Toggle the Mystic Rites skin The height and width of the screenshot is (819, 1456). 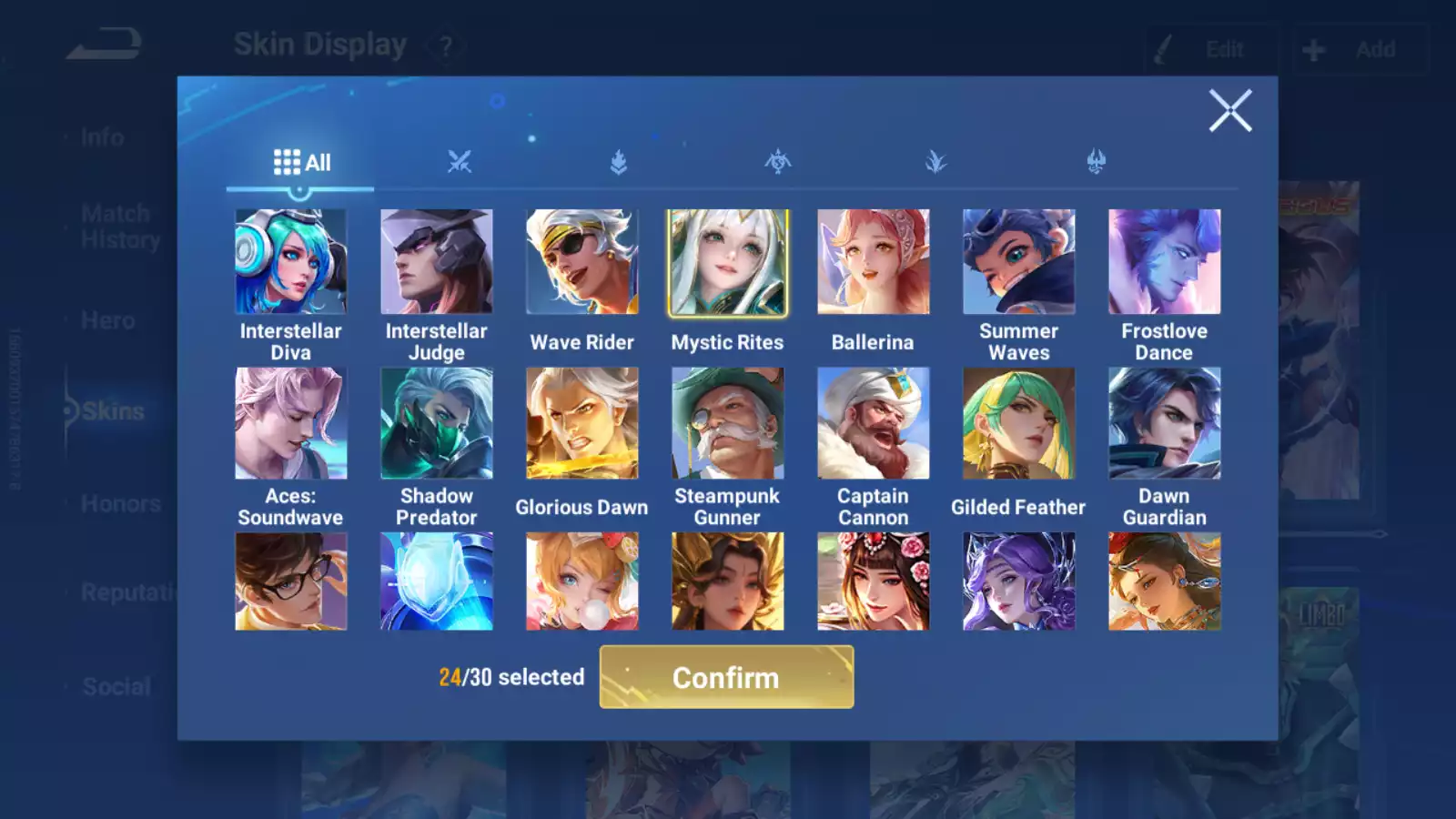pos(727,262)
